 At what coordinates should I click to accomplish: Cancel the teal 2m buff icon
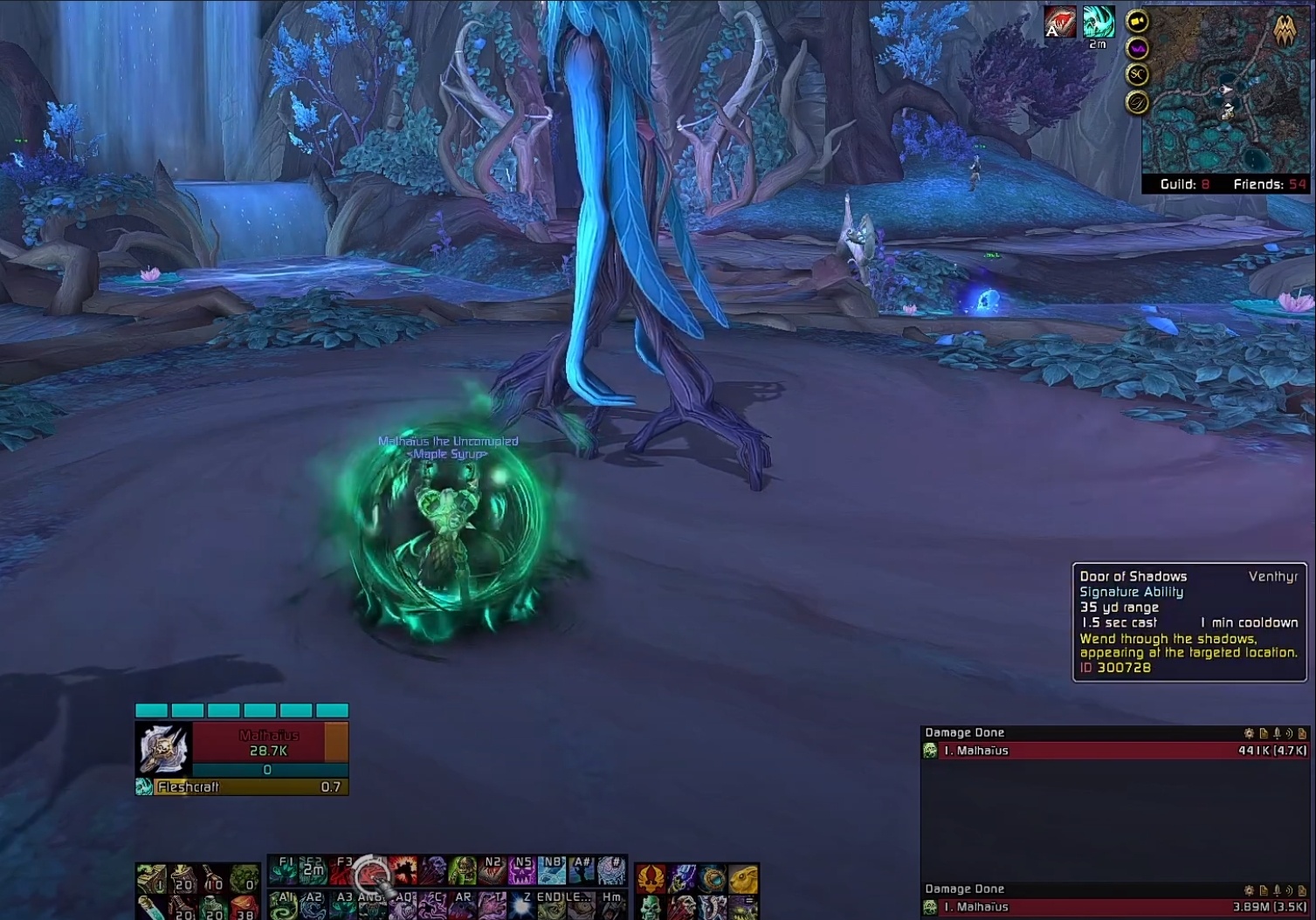pos(1097,19)
